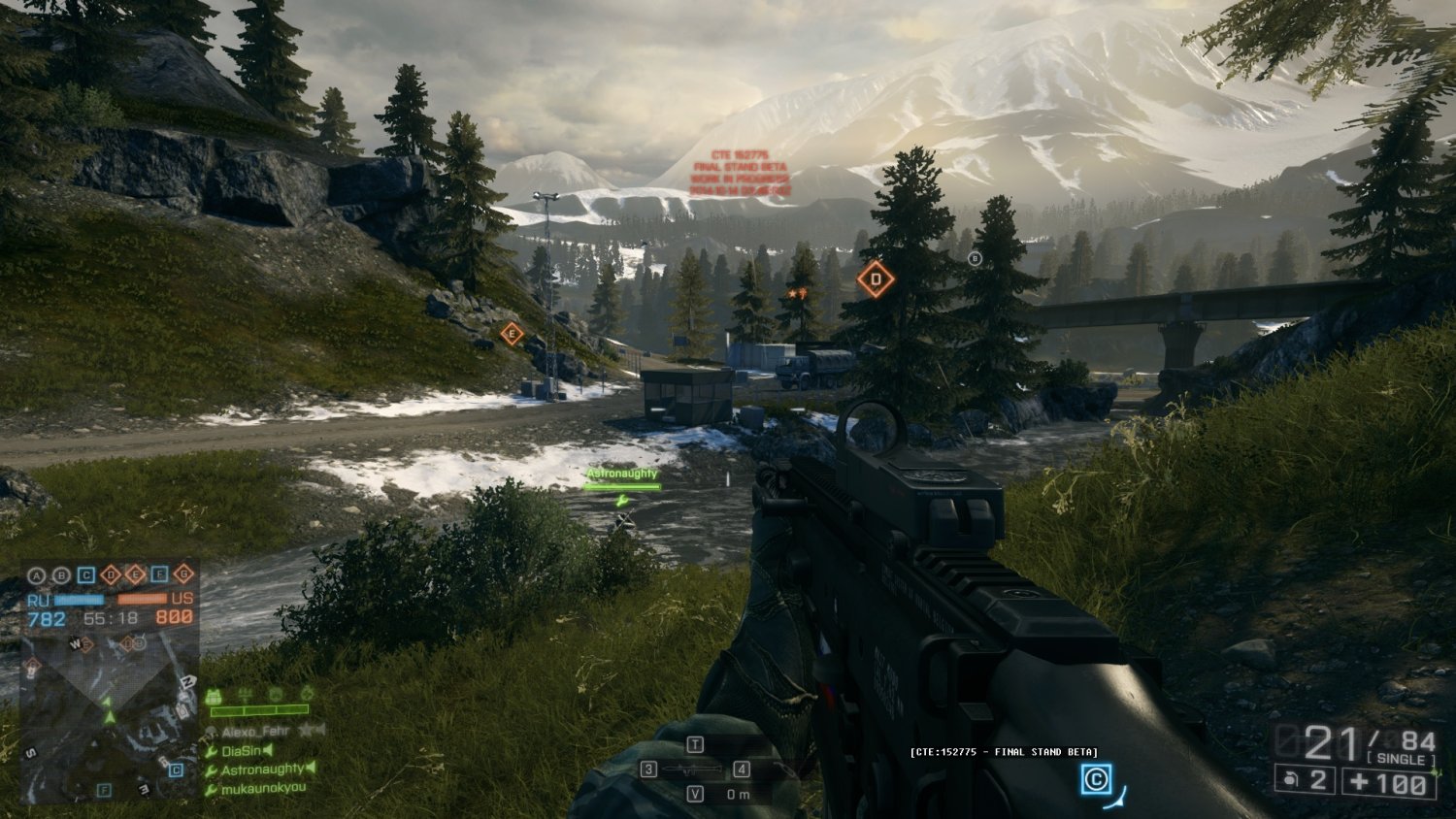The image size is (1456, 819).
Task: Select DiaSin in the squad list
Action: (x=241, y=750)
